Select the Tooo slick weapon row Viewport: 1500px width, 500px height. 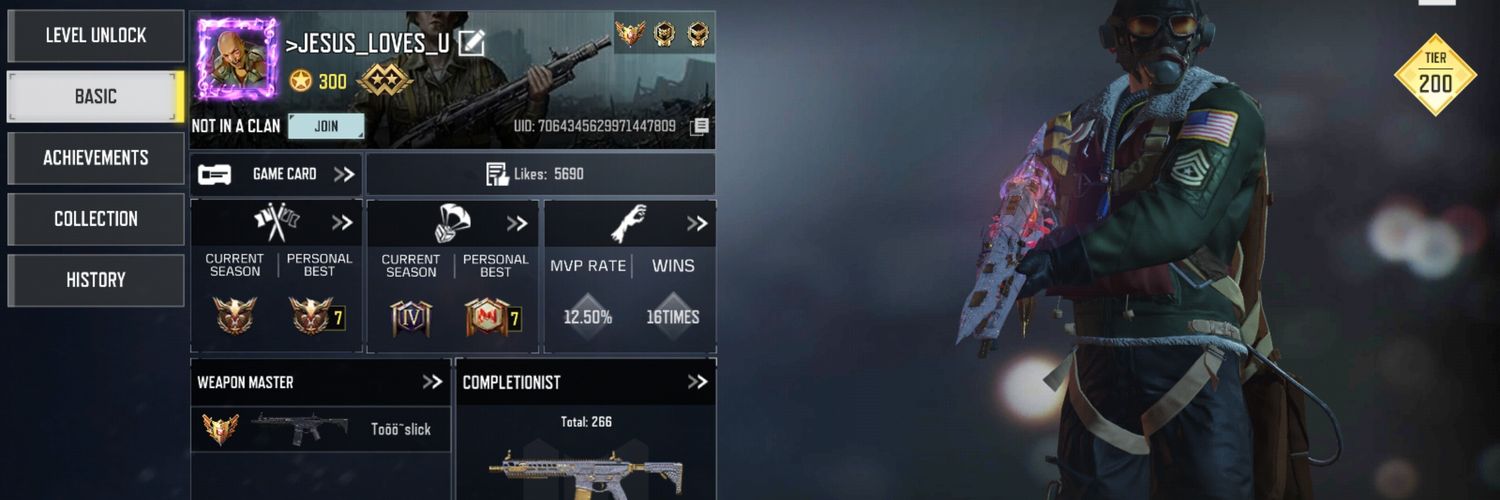click(x=320, y=429)
